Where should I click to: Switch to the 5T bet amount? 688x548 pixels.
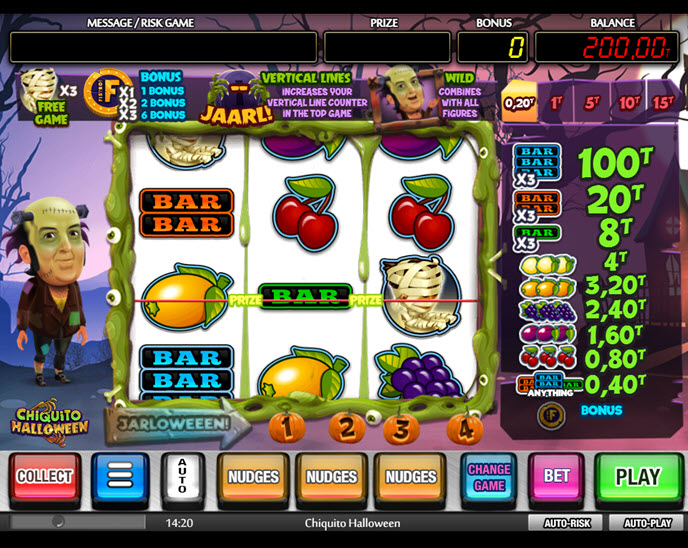point(592,101)
